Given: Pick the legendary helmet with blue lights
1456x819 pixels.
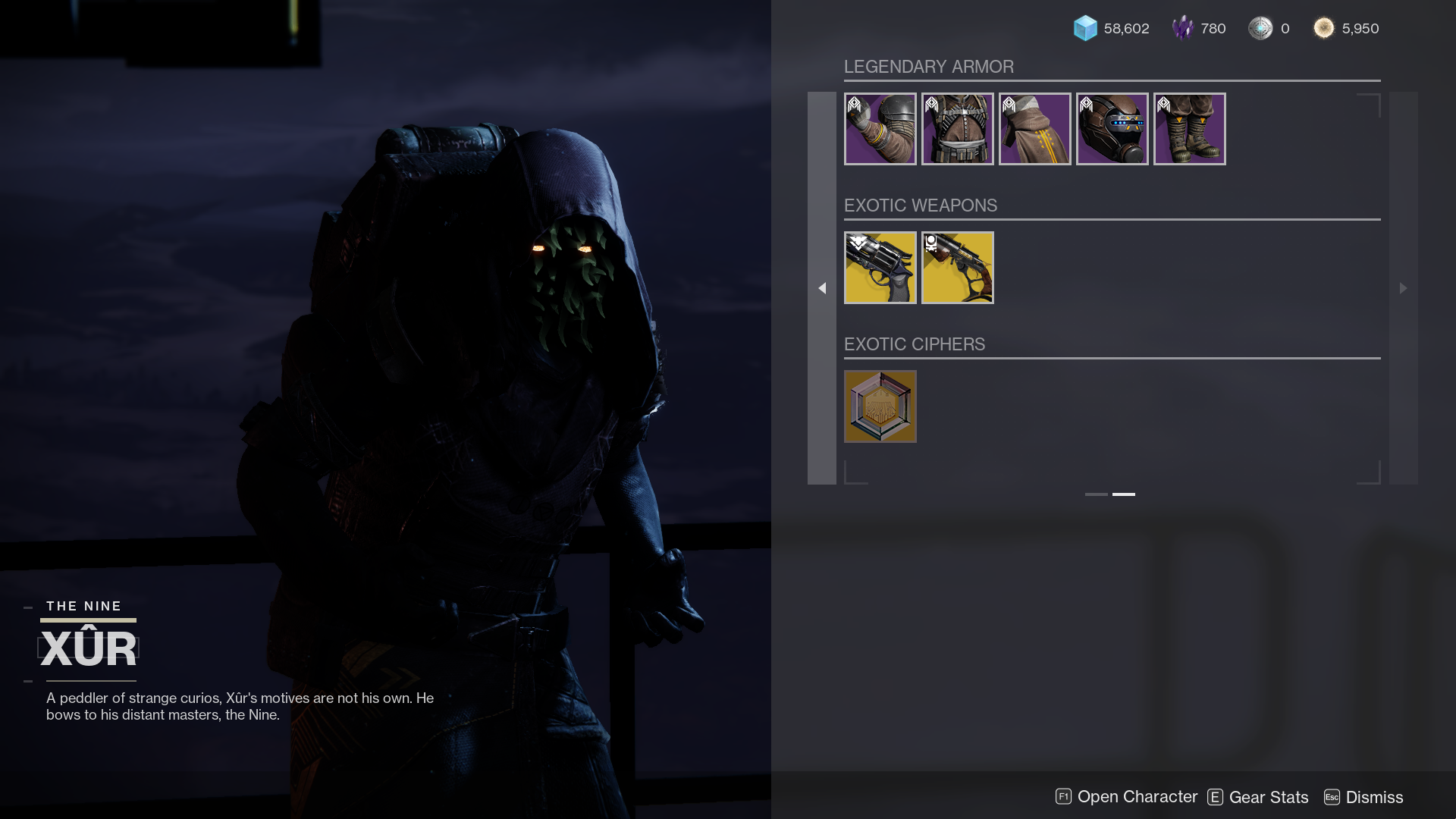Looking at the screenshot, I should click(1112, 129).
